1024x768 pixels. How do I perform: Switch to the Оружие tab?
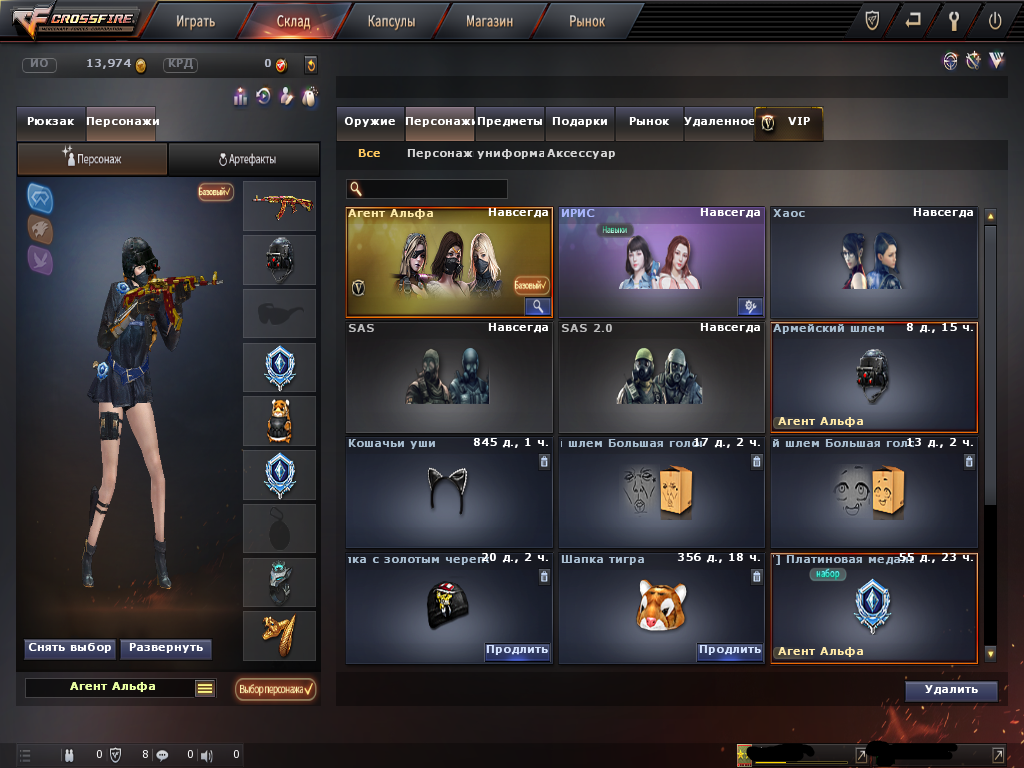coord(370,121)
